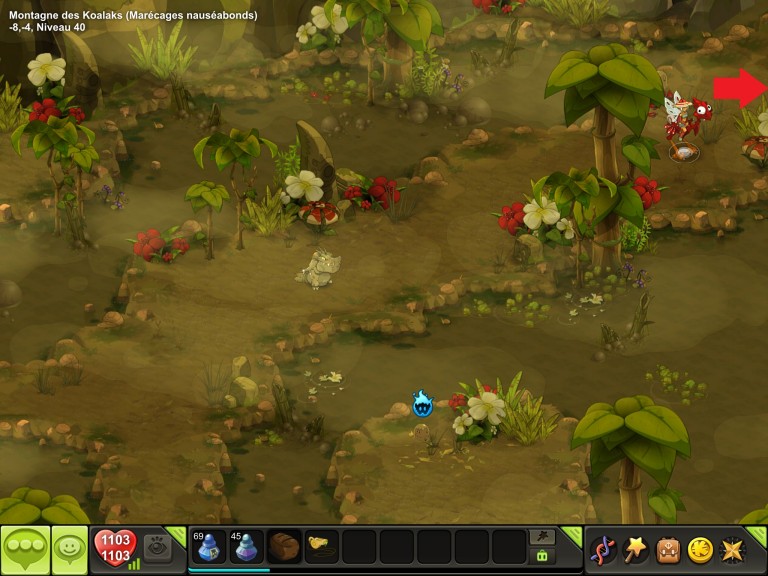
Task: Use the blue potion with 45 count
Action: click(247, 548)
